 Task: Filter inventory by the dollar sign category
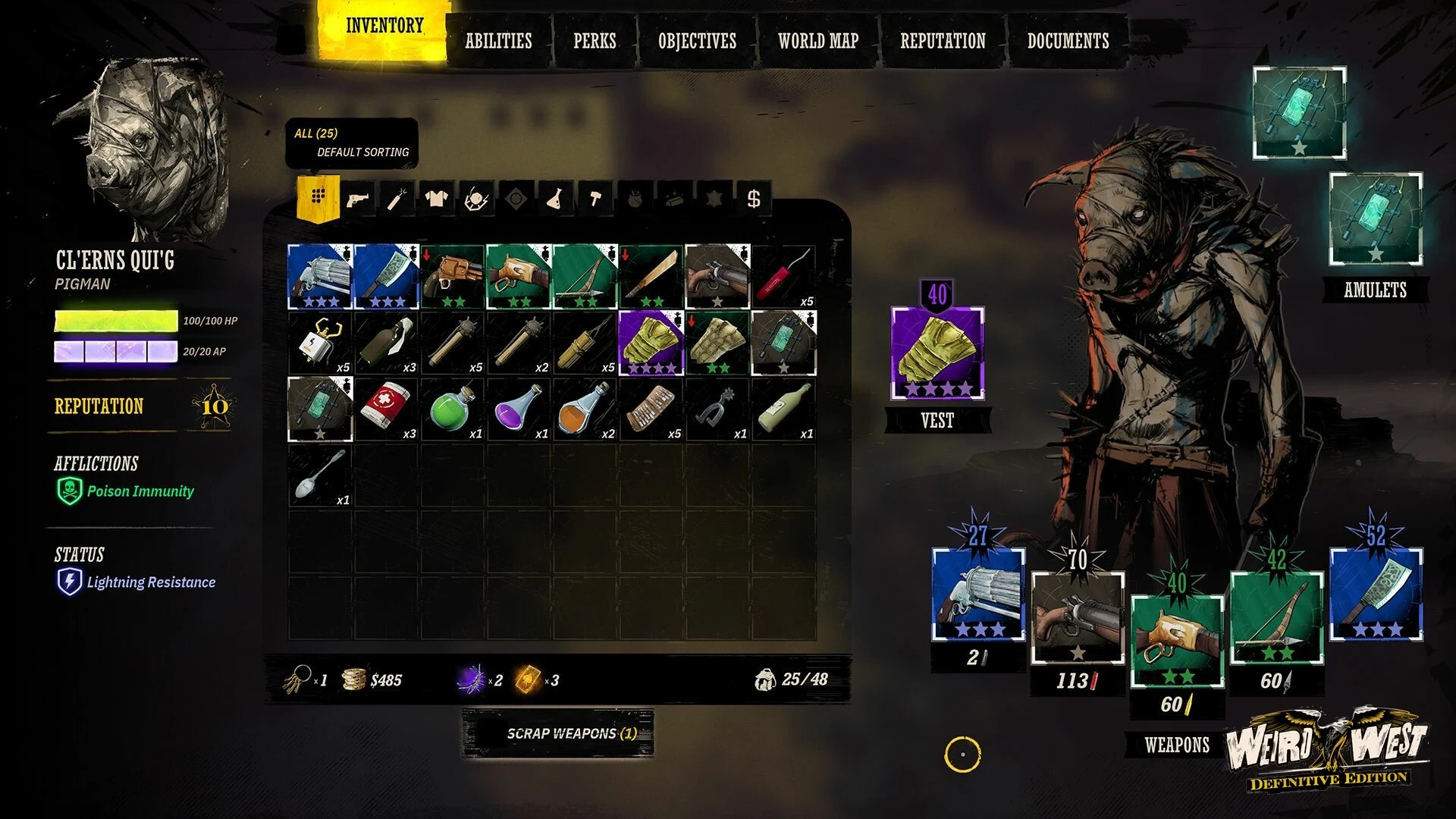pos(753,199)
